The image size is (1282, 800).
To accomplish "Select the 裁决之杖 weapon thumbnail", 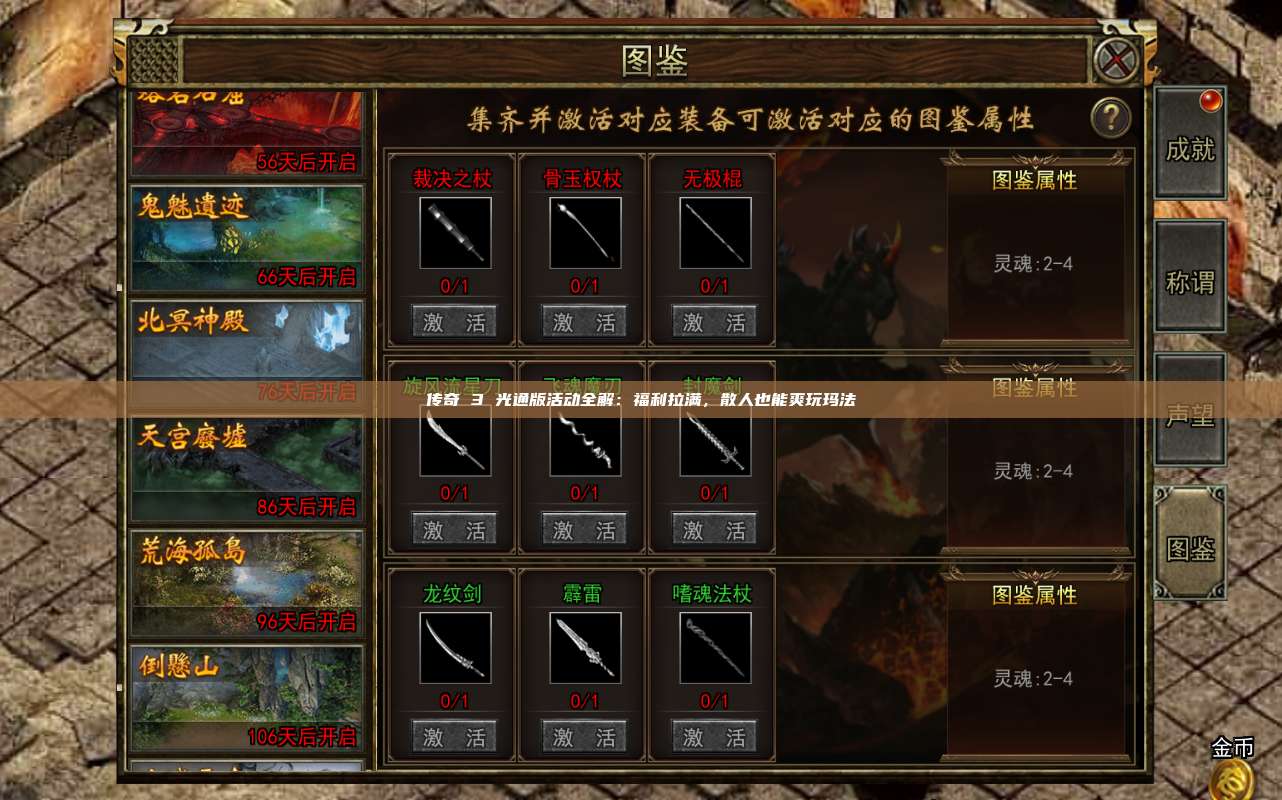I will click(x=454, y=232).
